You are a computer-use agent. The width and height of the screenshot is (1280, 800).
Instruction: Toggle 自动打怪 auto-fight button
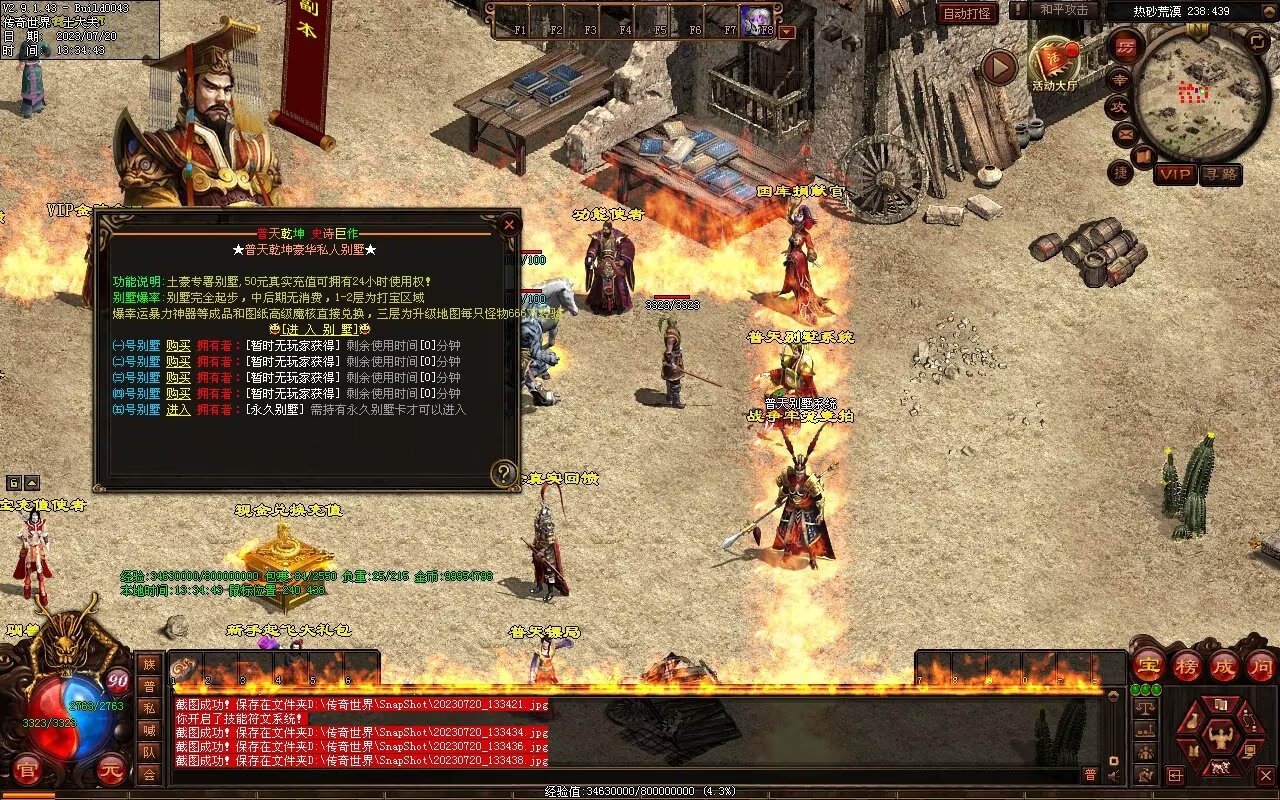pyautogui.click(x=968, y=14)
